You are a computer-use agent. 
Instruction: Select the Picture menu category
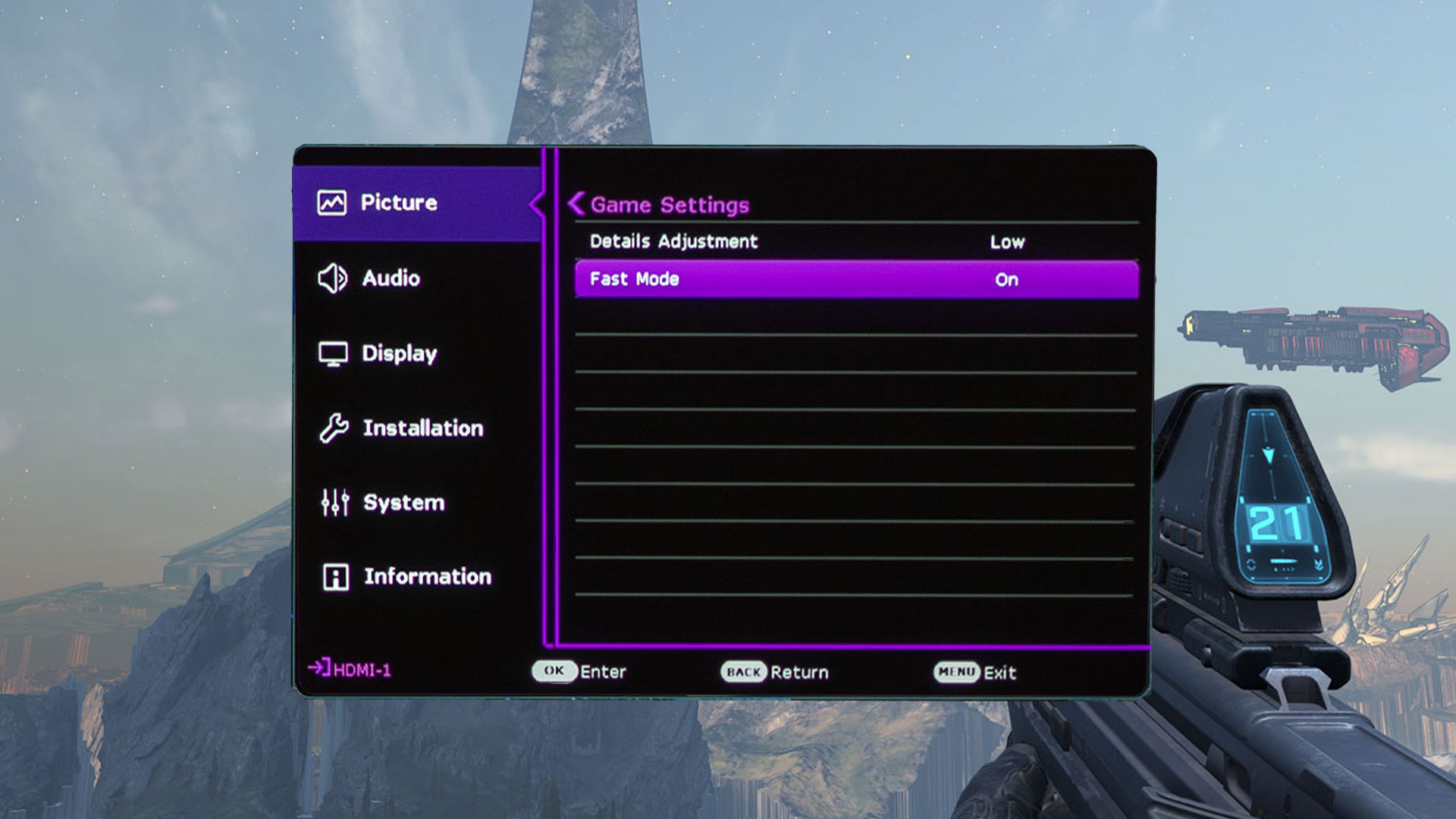[x=399, y=203]
